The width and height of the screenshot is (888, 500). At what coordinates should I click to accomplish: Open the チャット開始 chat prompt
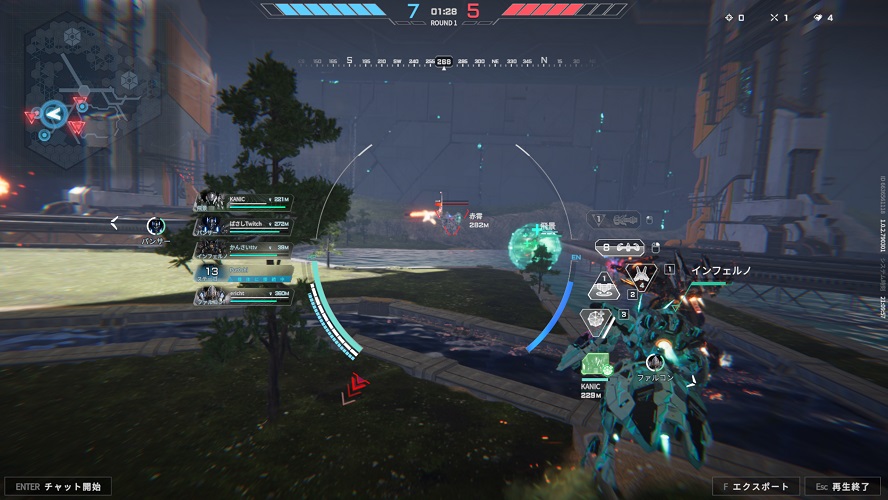(x=57, y=487)
